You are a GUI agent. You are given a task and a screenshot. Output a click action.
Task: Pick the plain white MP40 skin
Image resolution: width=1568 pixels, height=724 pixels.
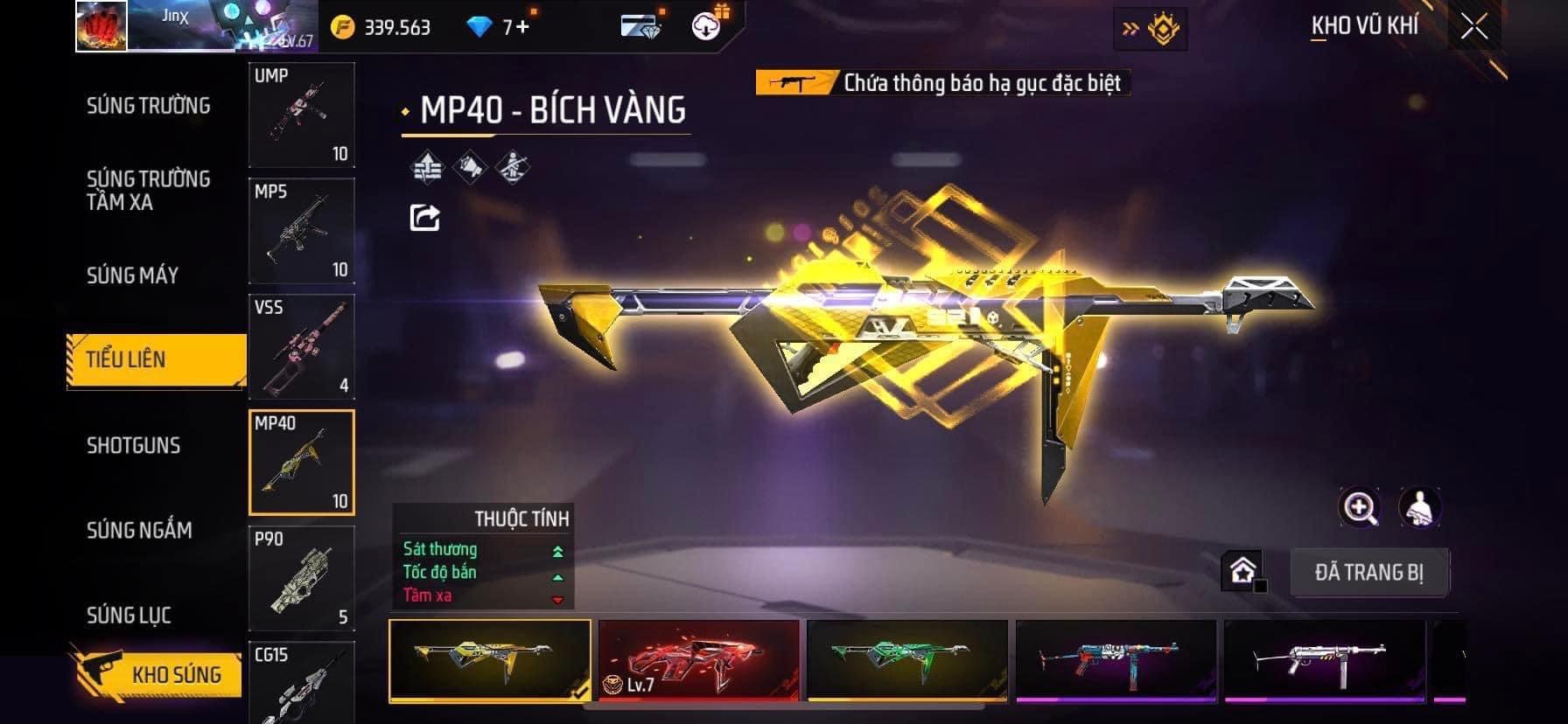click(x=1324, y=659)
